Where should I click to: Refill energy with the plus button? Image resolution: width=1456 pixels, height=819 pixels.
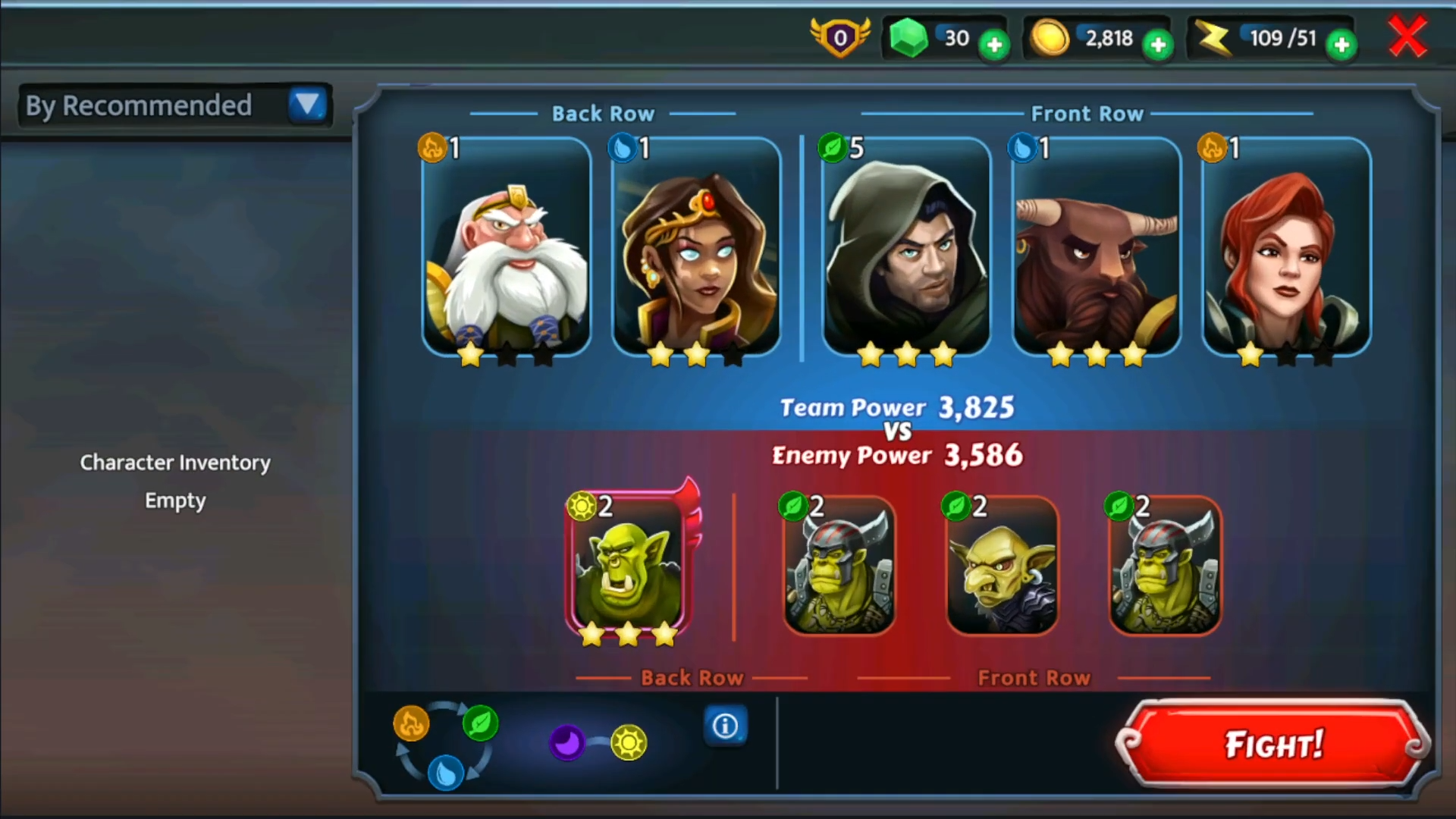[x=1341, y=45]
